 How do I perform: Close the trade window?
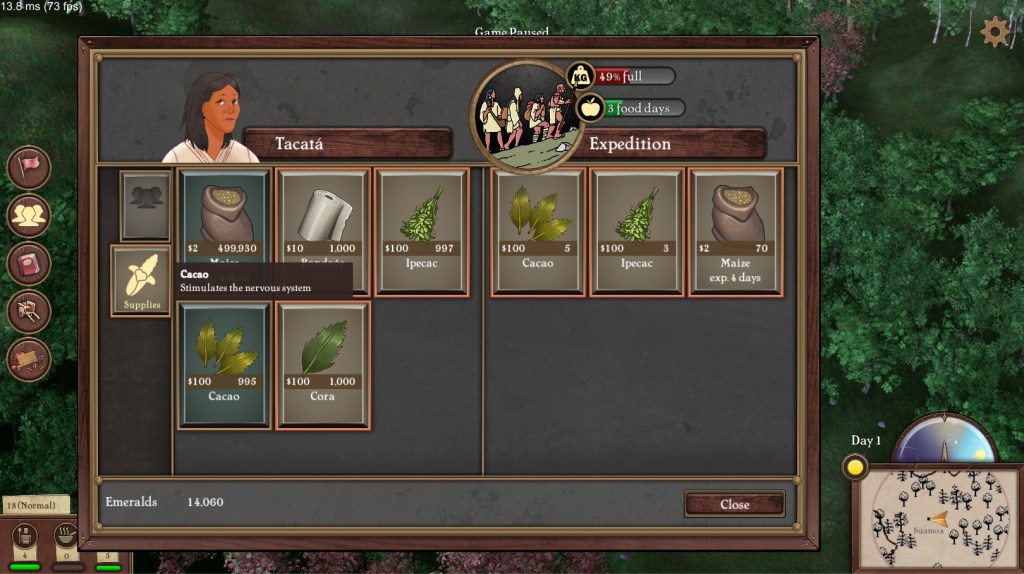pyautogui.click(x=734, y=504)
